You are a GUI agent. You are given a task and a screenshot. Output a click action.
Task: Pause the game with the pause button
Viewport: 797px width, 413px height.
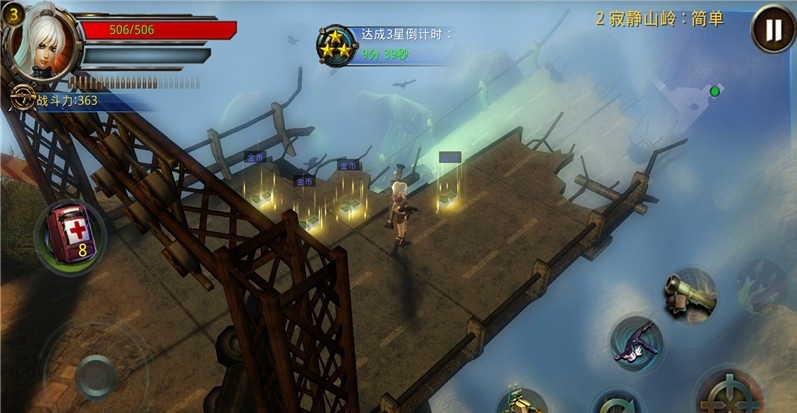(x=772, y=29)
